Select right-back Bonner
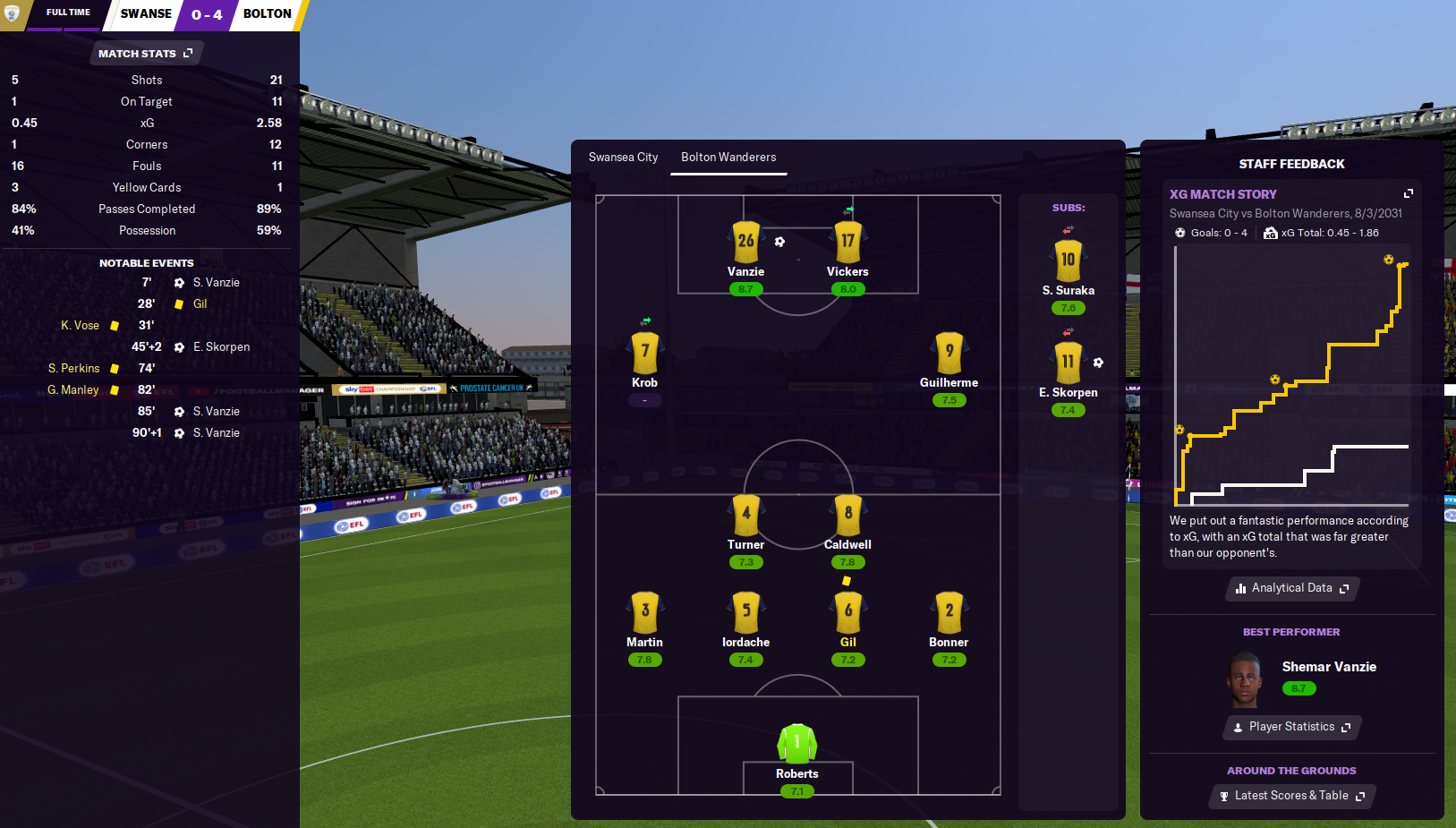 pos(949,613)
